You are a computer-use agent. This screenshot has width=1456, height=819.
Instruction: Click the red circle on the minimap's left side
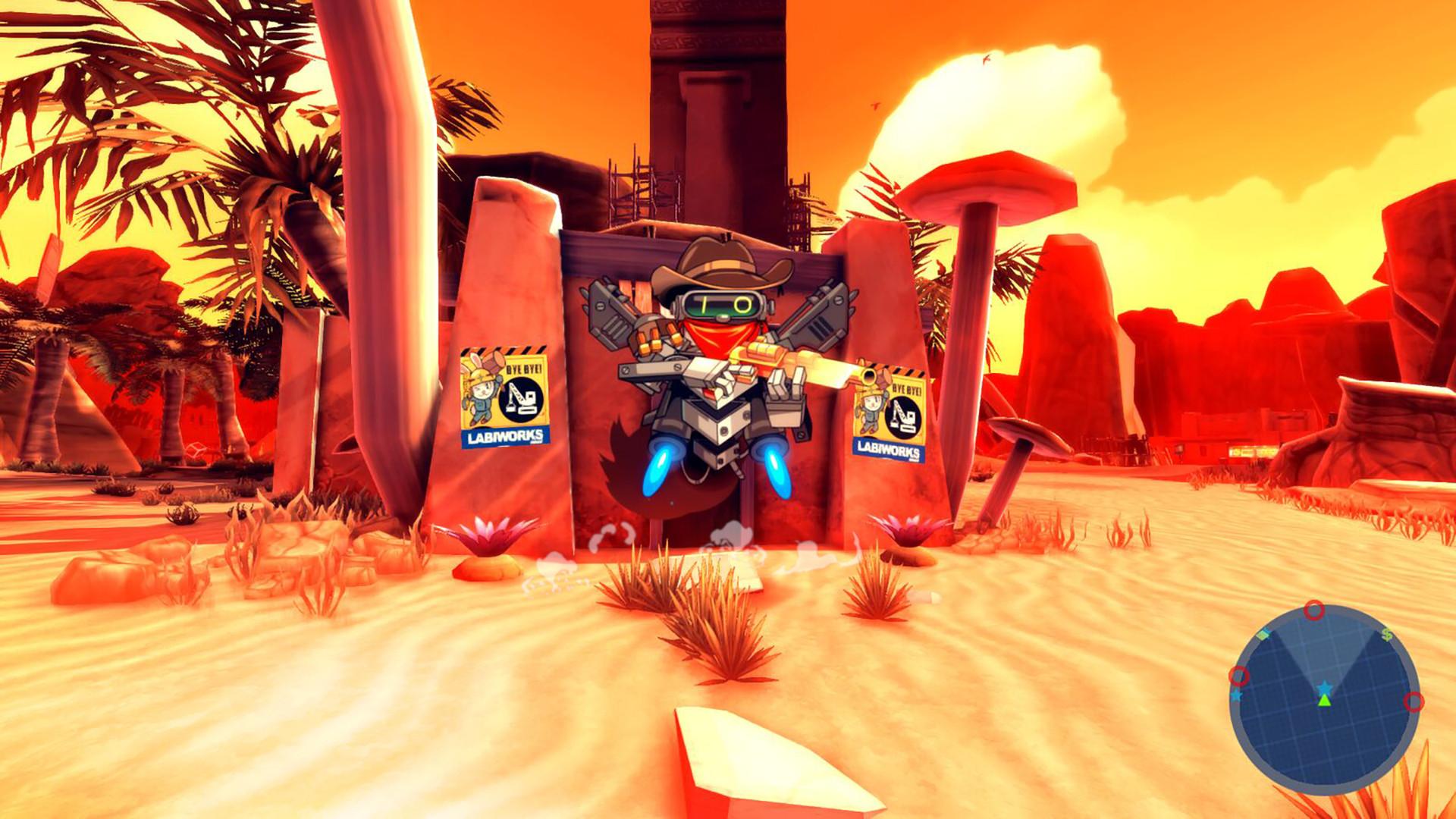click(1240, 676)
